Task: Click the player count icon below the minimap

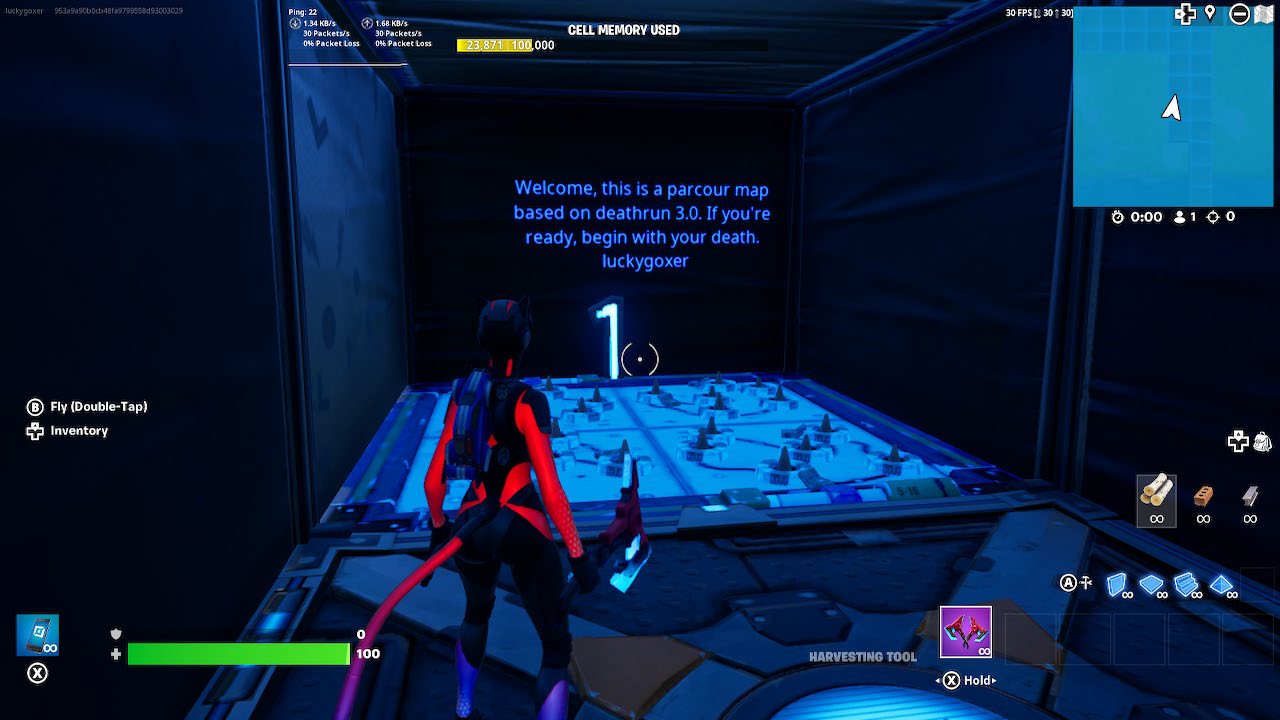Action: (1178, 216)
